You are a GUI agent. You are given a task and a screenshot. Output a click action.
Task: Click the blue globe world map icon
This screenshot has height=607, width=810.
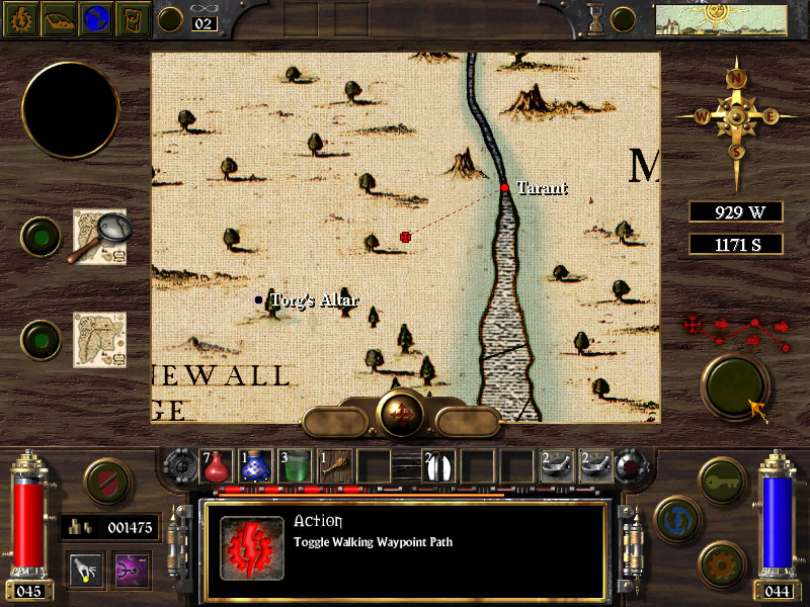[96, 18]
